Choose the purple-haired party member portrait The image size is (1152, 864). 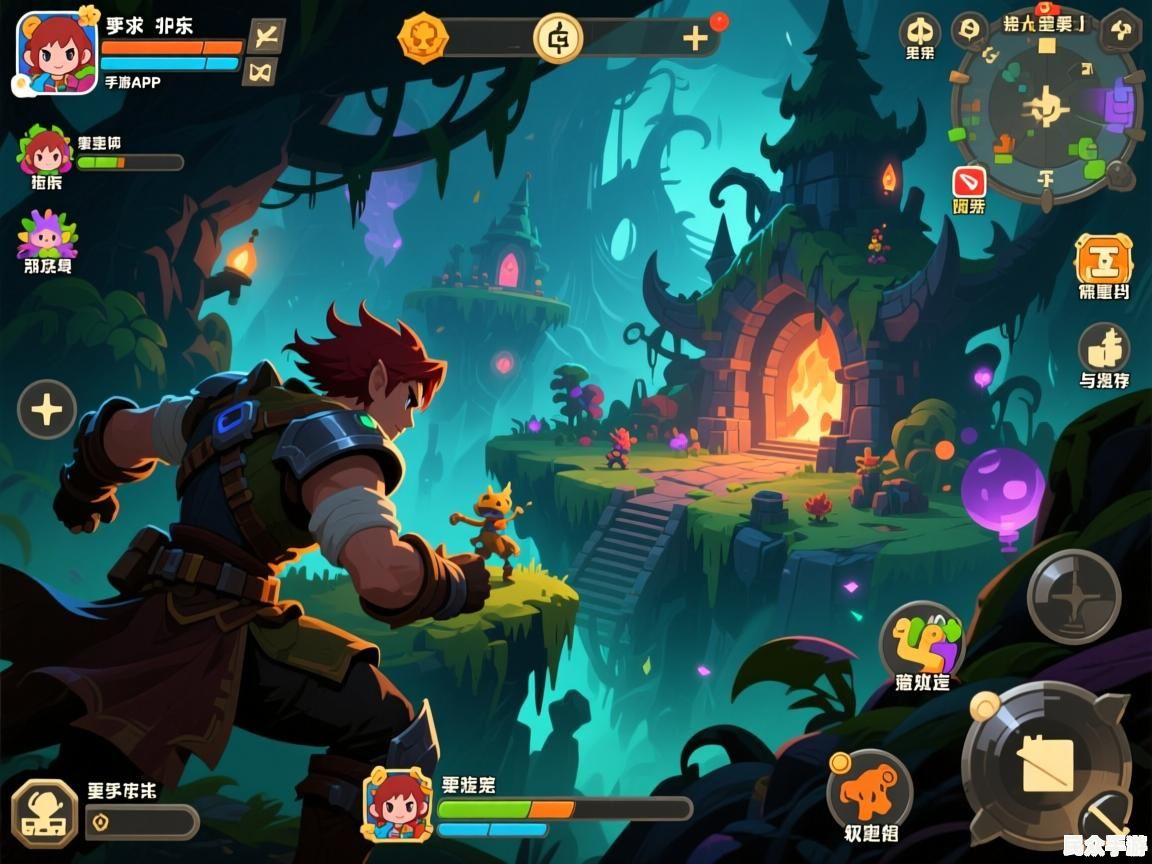tap(46, 235)
